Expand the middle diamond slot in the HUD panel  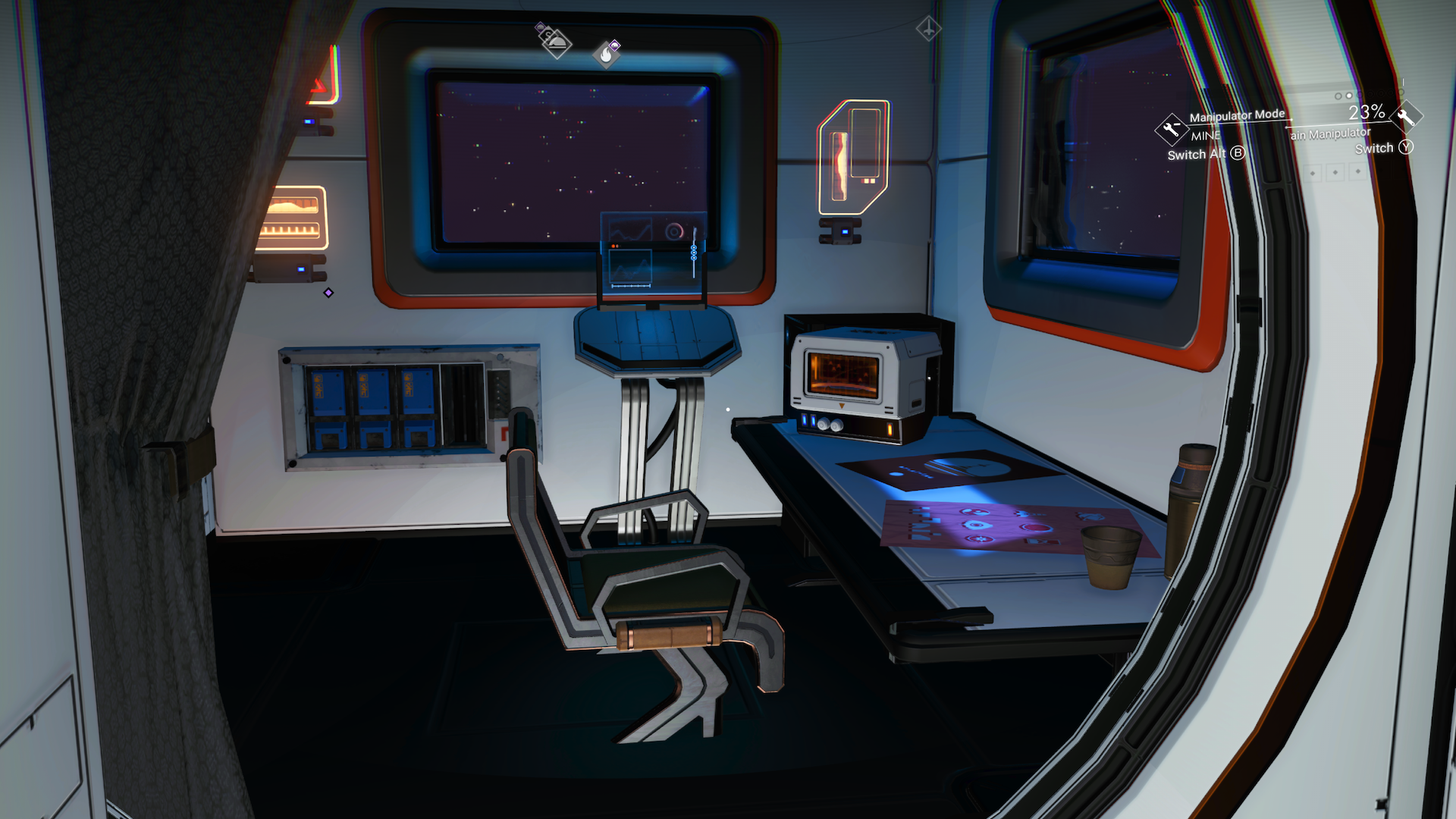1335,173
